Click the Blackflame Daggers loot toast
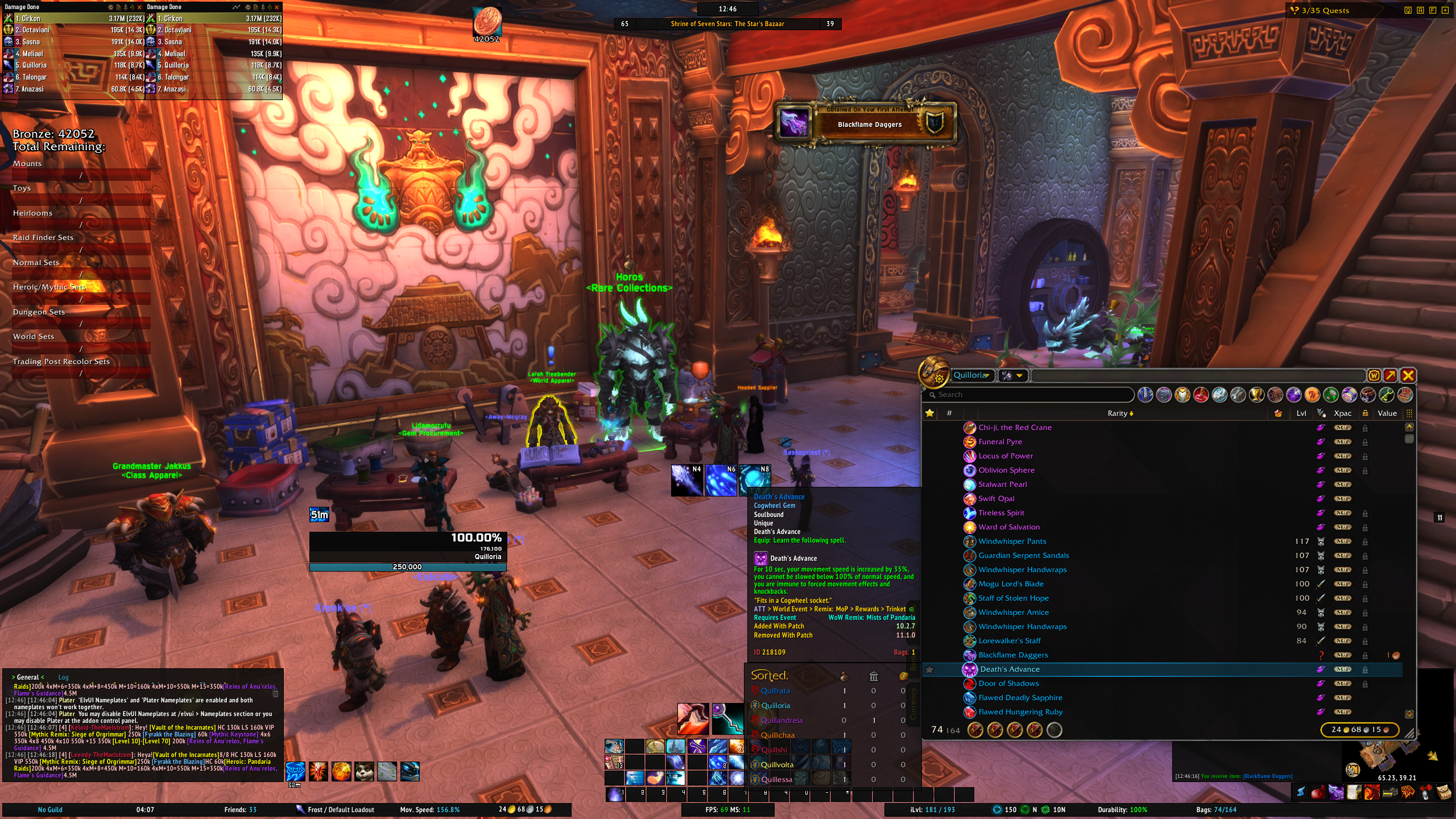Viewport: 1456px width, 819px height. (868, 123)
